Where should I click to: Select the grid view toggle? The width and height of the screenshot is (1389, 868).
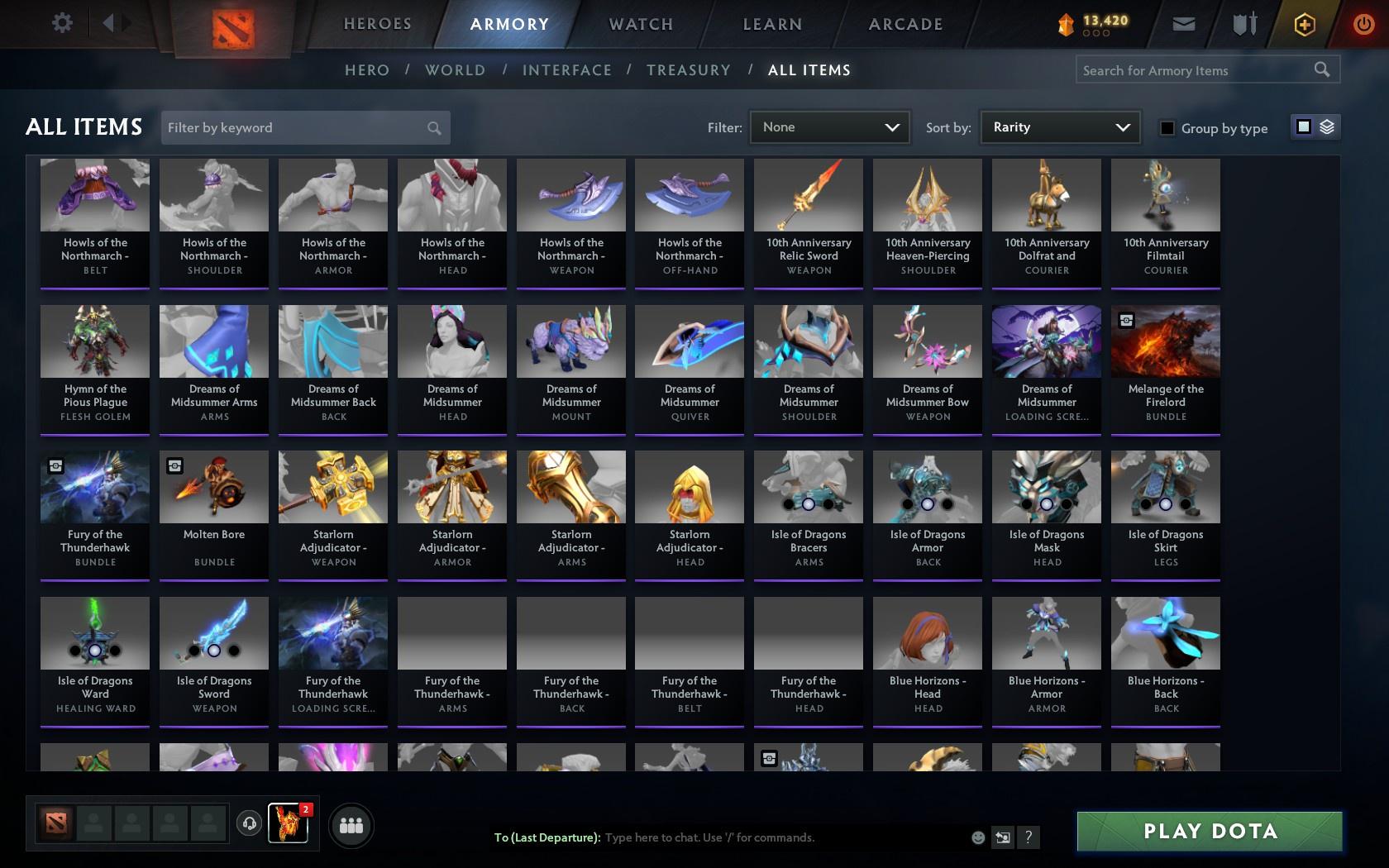(x=1303, y=127)
